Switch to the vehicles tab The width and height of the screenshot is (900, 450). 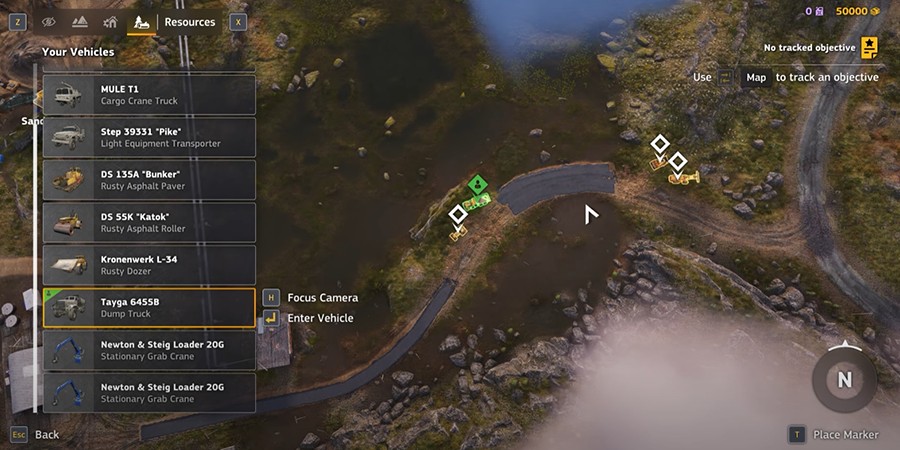141,21
